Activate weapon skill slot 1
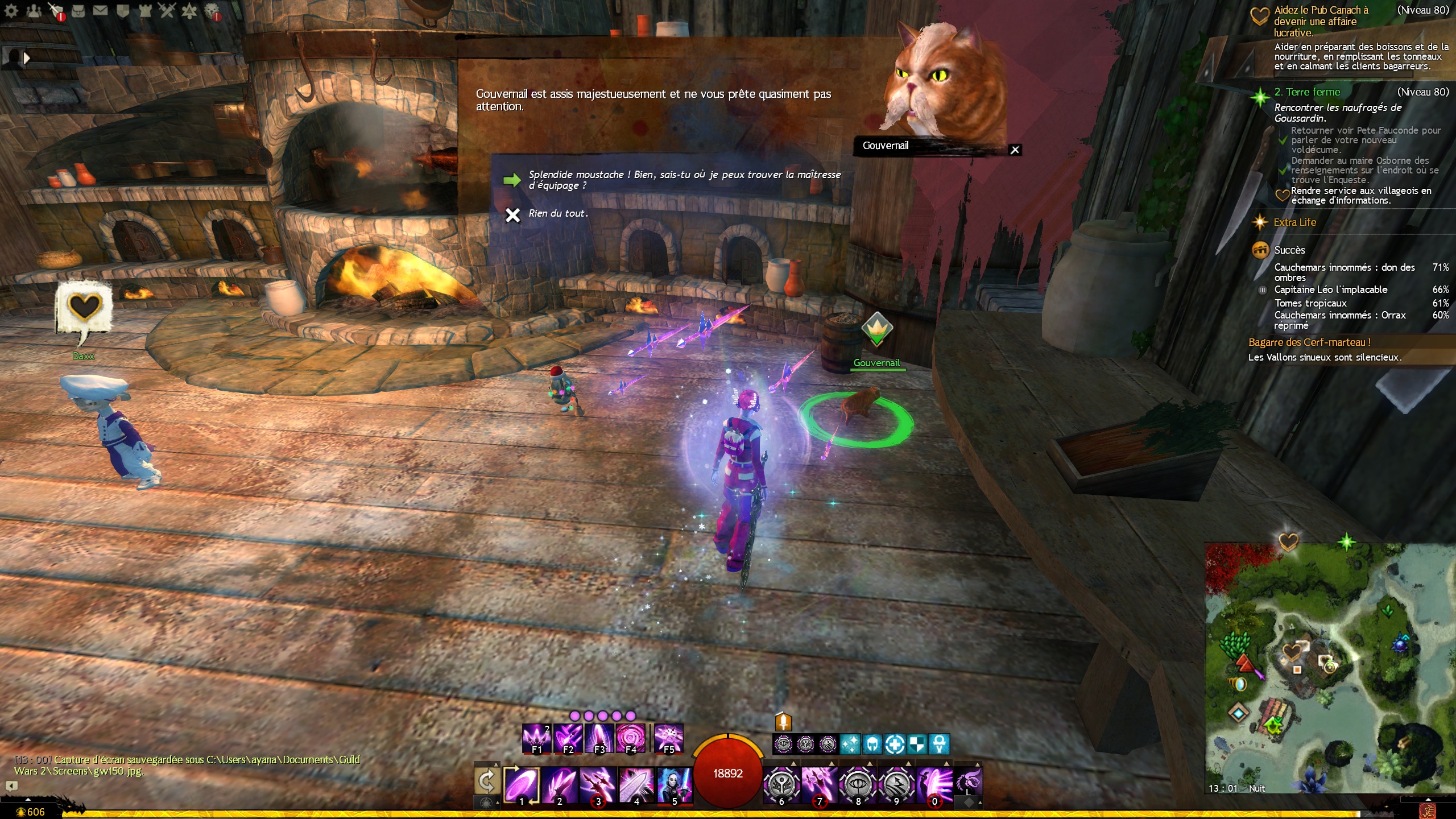 [x=521, y=784]
